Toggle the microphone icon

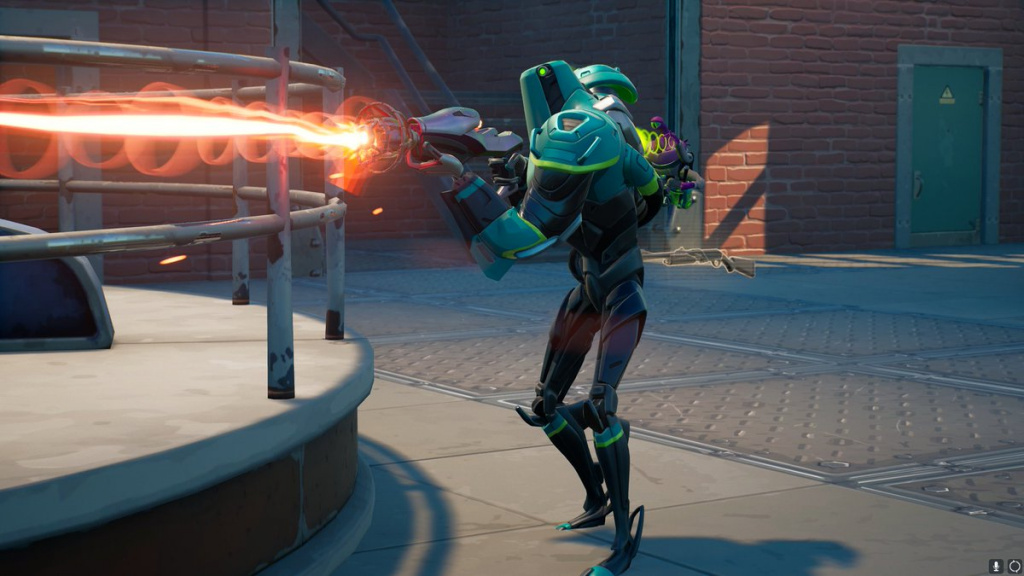(x=996, y=566)
